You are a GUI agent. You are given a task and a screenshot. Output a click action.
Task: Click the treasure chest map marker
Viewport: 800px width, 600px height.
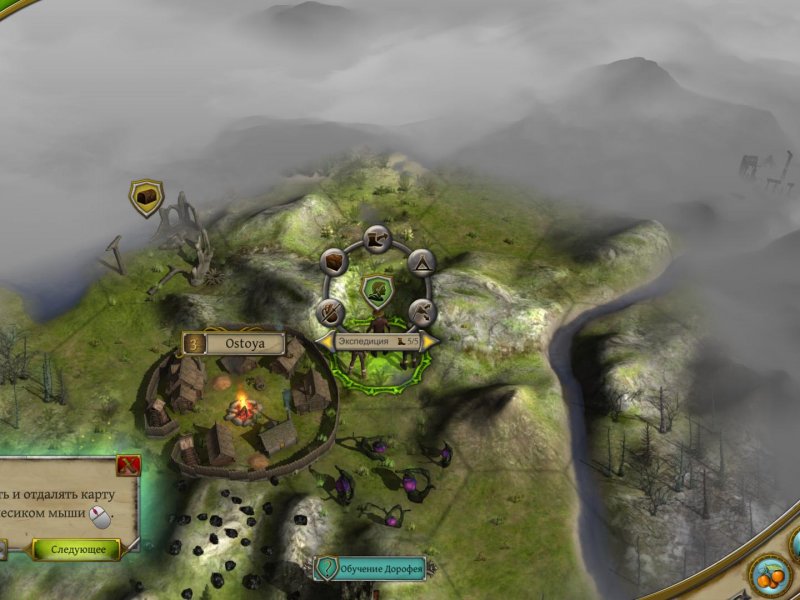coord(147,198)
